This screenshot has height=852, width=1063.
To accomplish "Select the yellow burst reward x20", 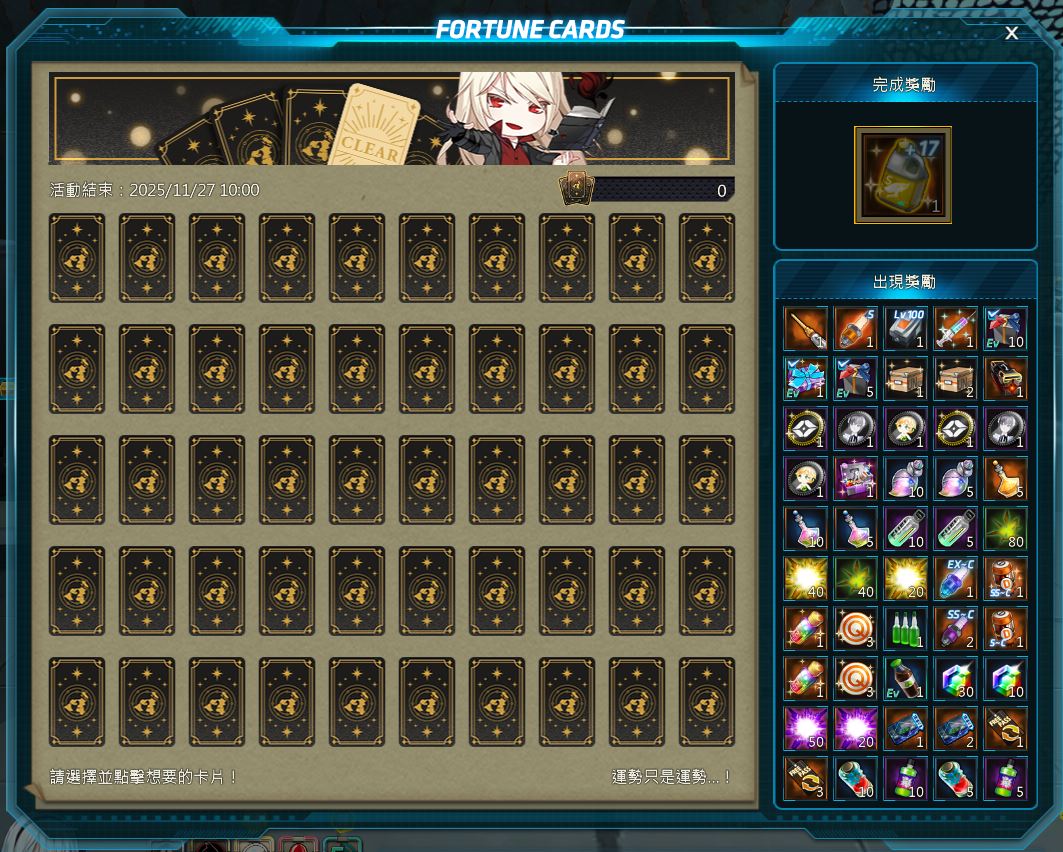I will [x=905, y=578].
